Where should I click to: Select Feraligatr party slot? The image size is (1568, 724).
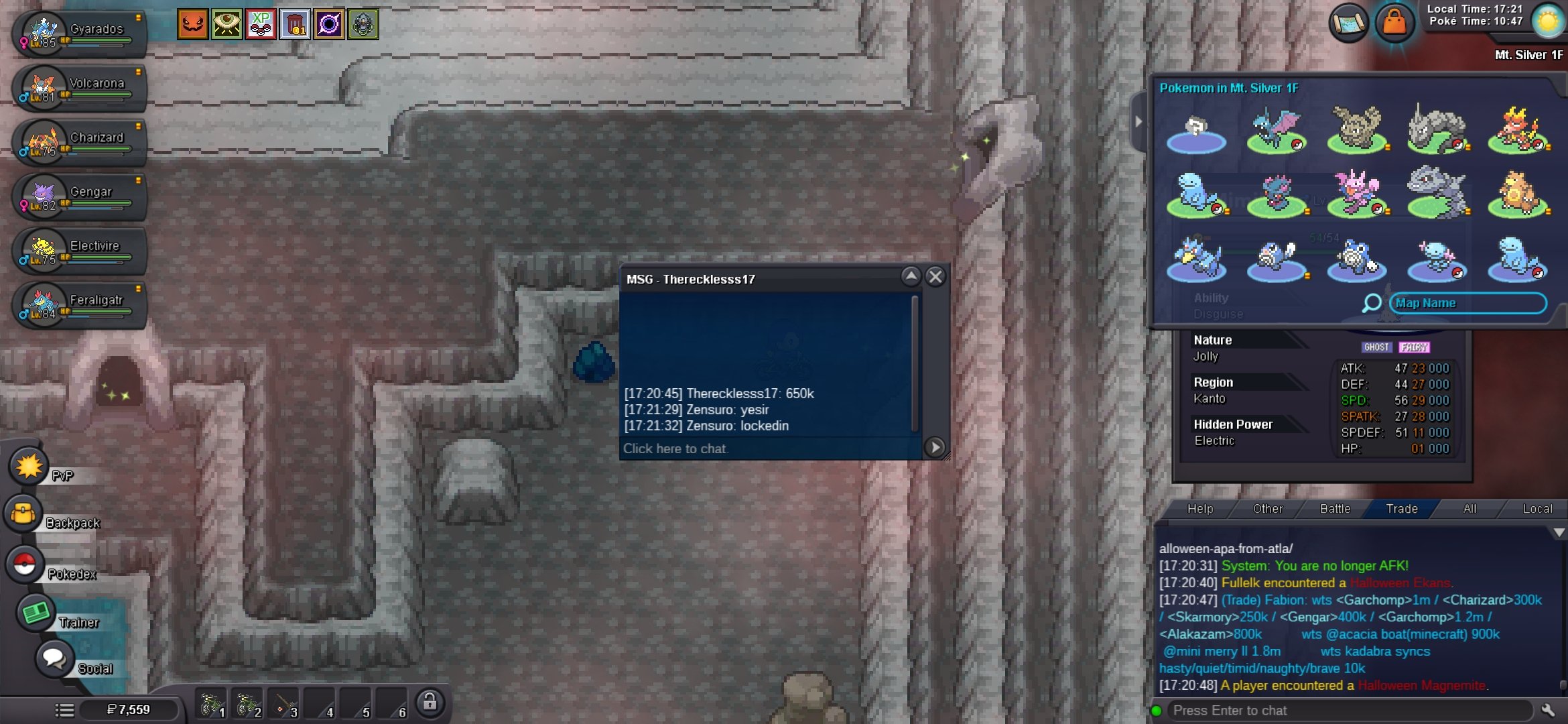click(79, 305)
